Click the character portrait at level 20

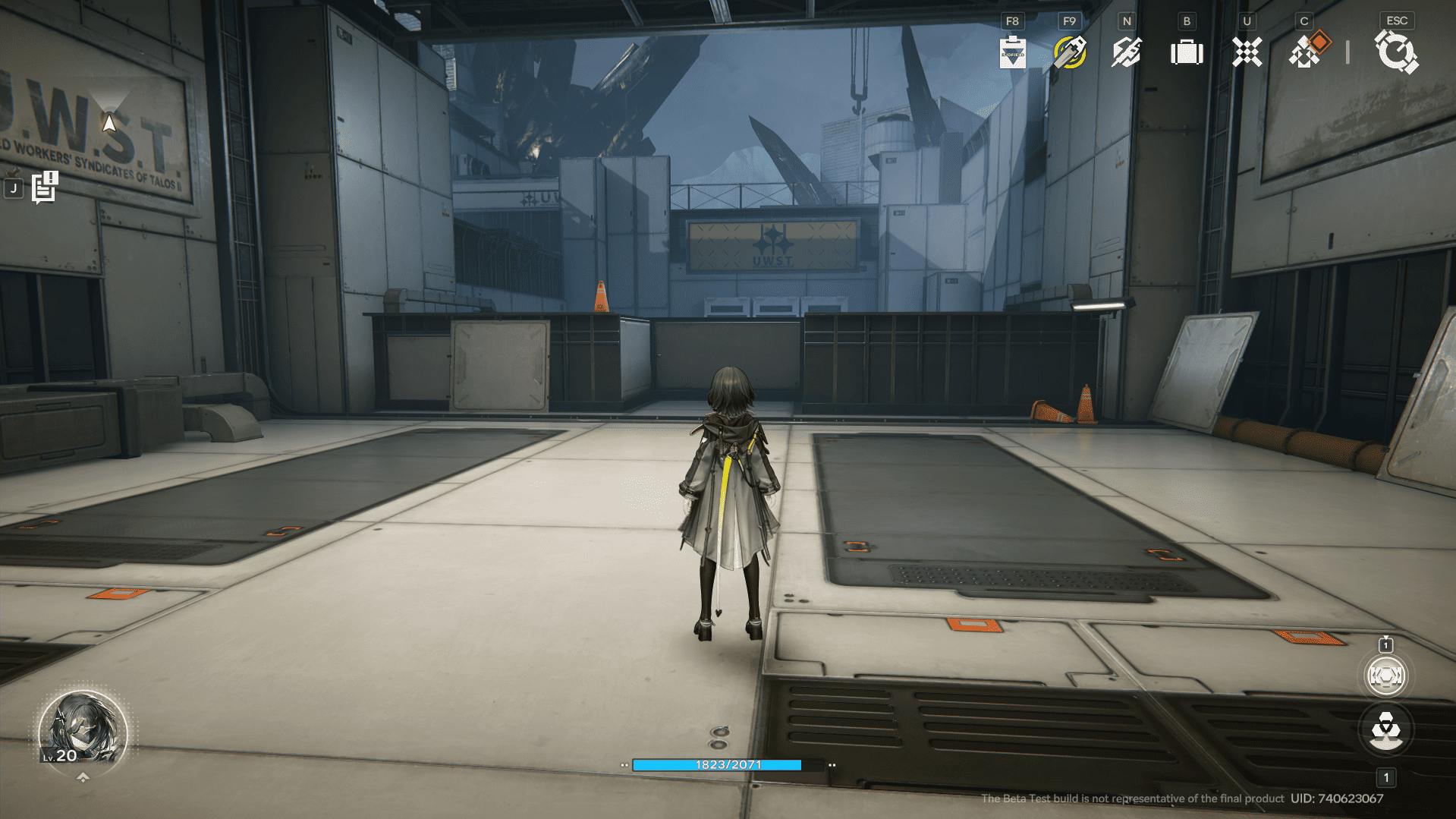pos(82,732)
